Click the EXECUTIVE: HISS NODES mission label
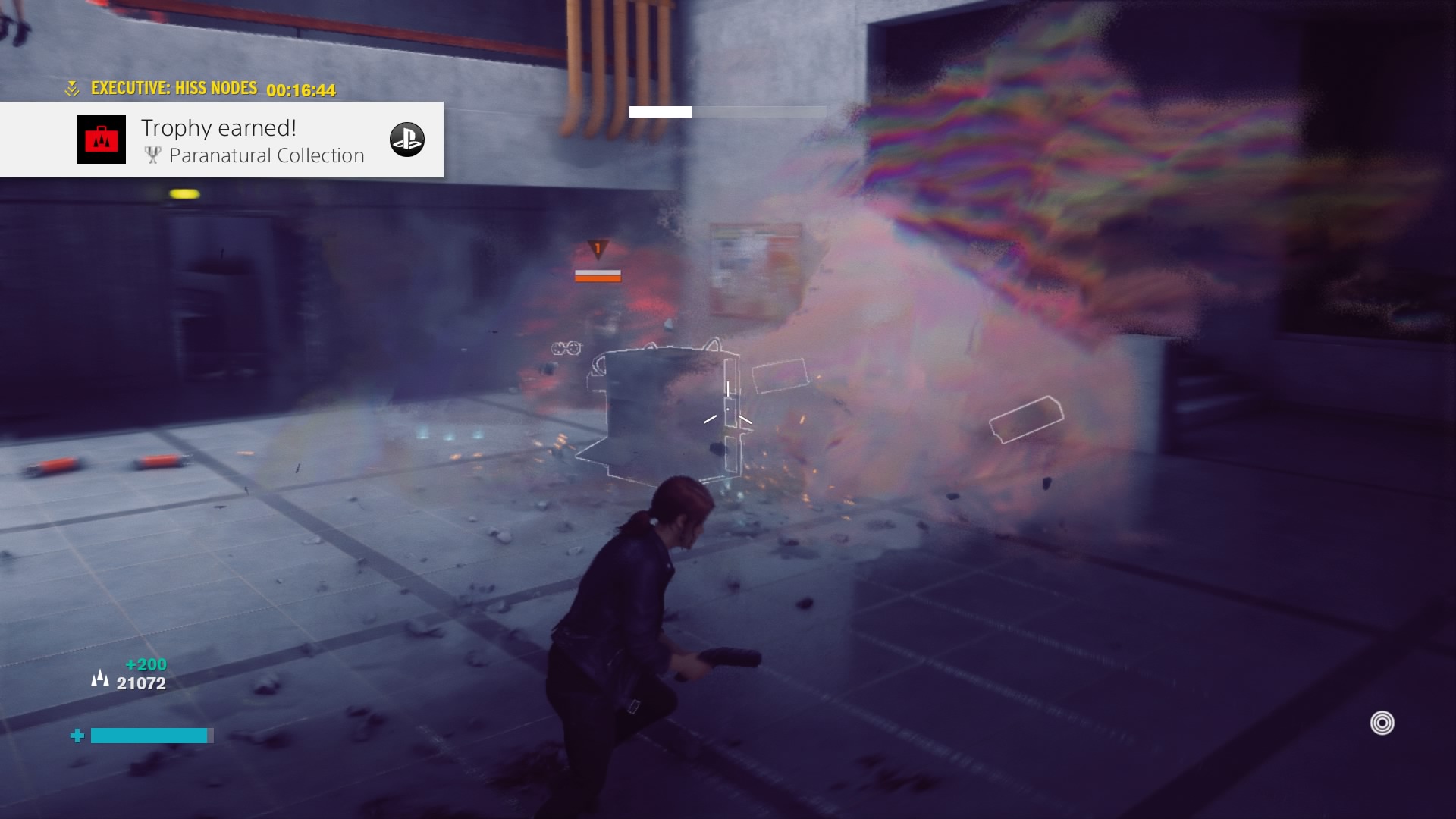The width and height of the screenshot is (1456, 819). 174,87
